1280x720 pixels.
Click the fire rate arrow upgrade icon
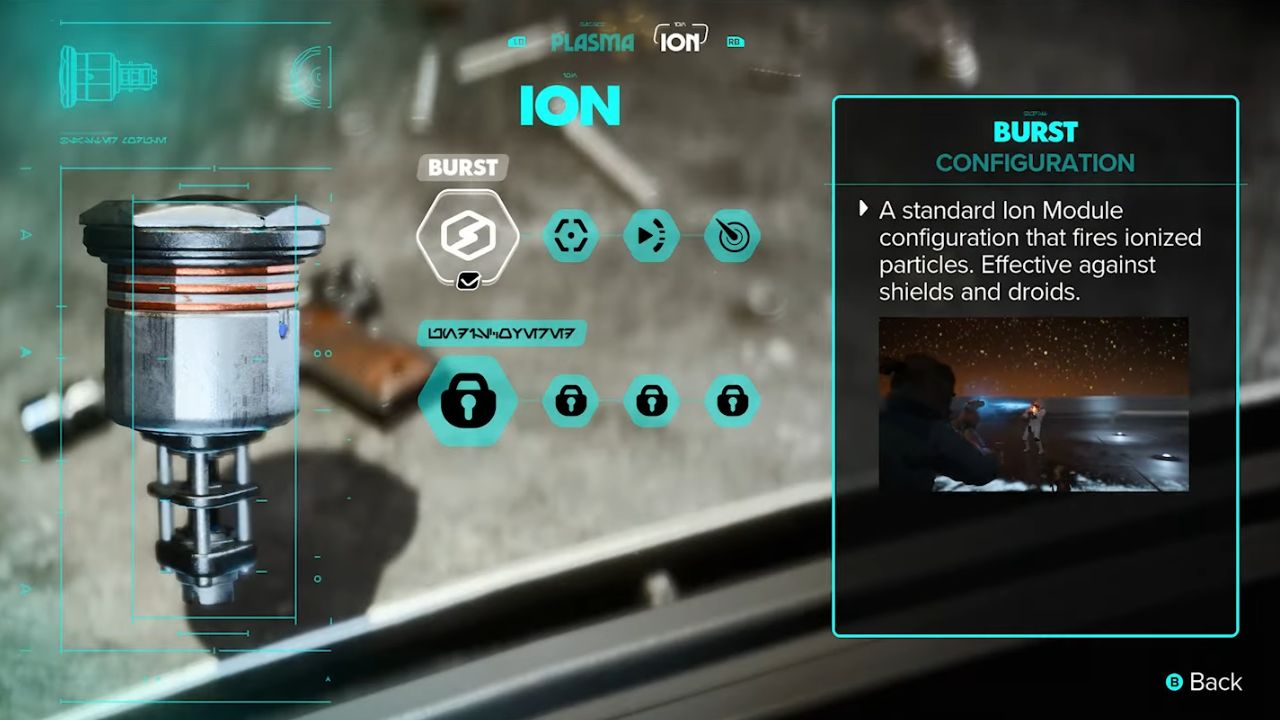point(651,236)
